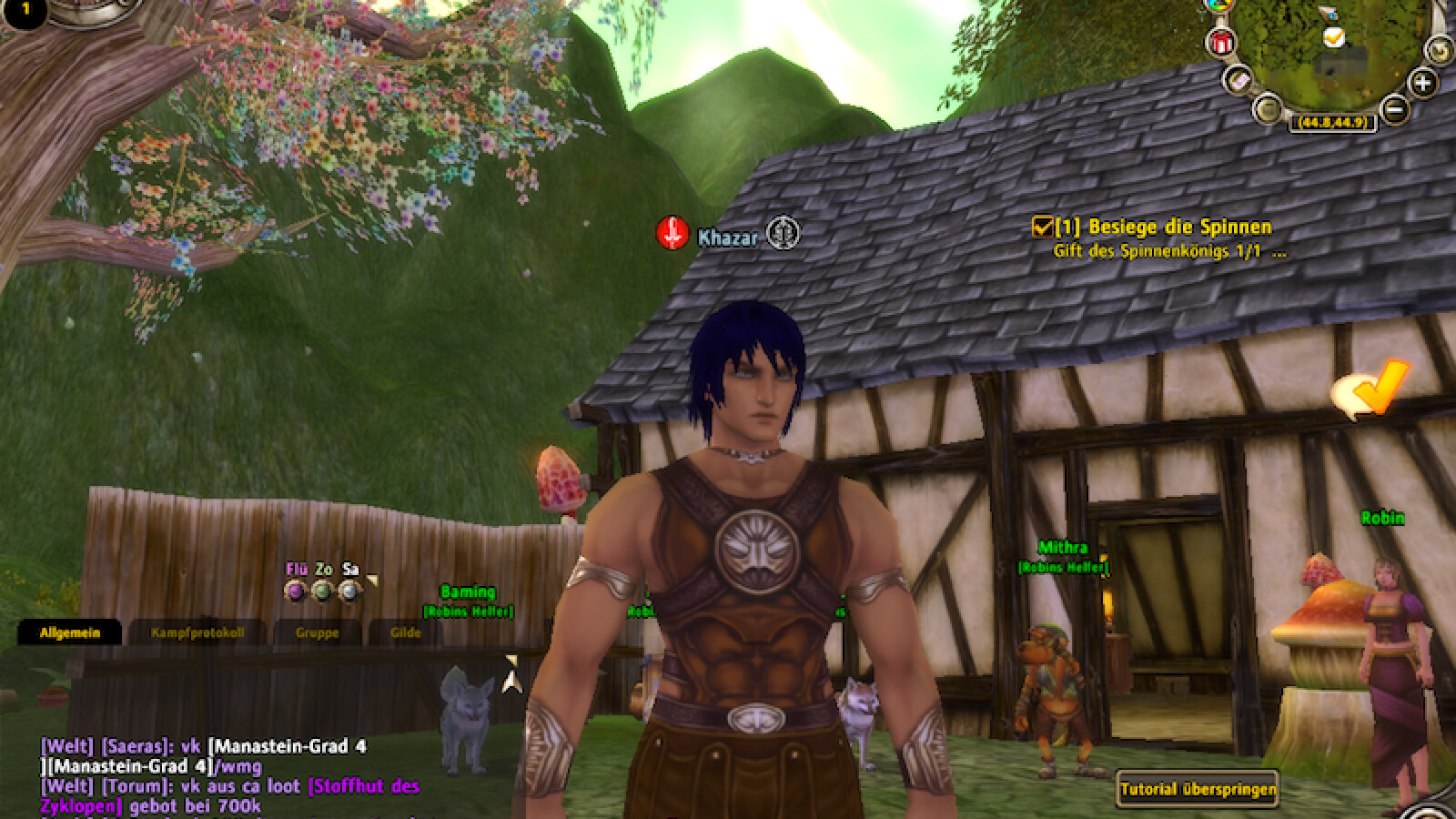Screen dimensions: 1456x819
Task: Open the red gift box icon
Action: click(1221, 42)
